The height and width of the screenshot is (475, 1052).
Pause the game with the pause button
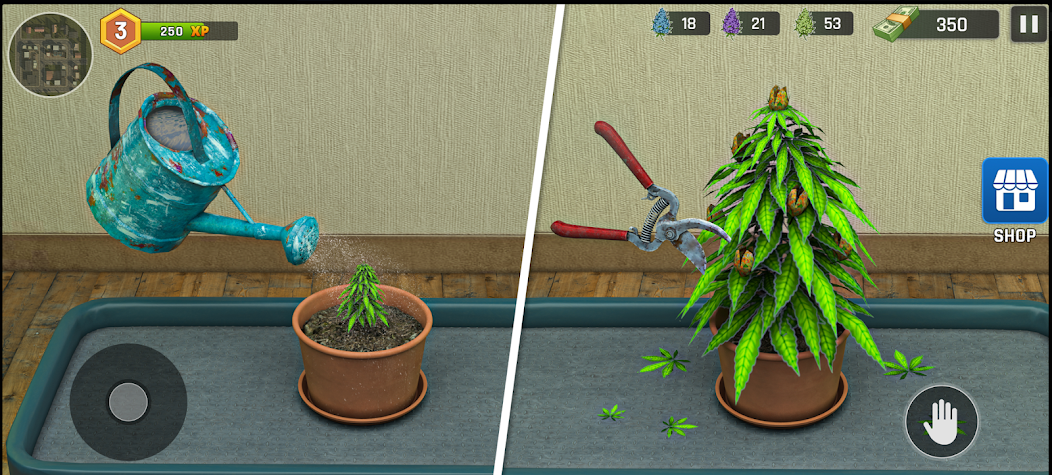pyautogui.click(x=1028, y=23)
